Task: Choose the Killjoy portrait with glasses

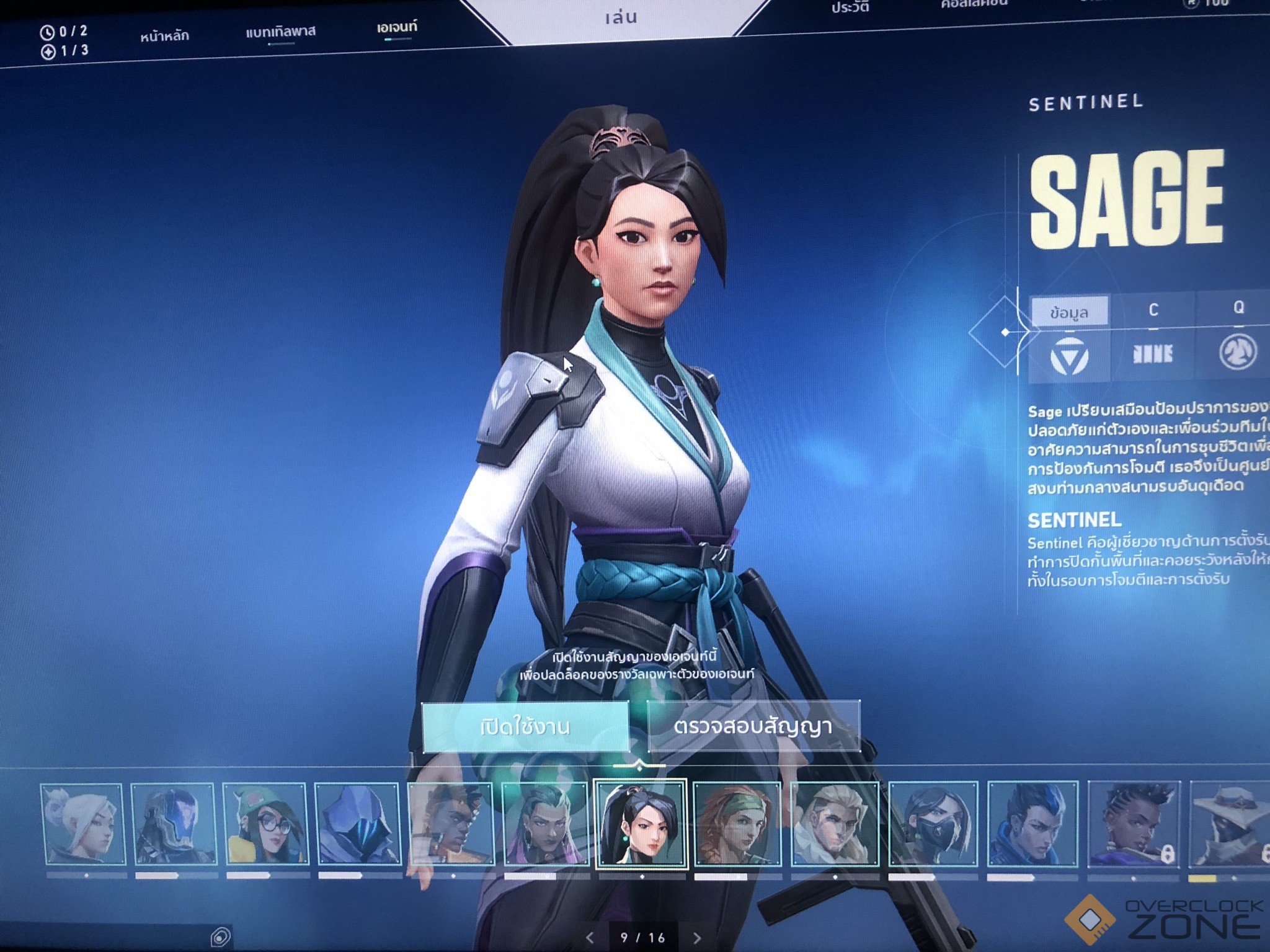Action: 265,824
